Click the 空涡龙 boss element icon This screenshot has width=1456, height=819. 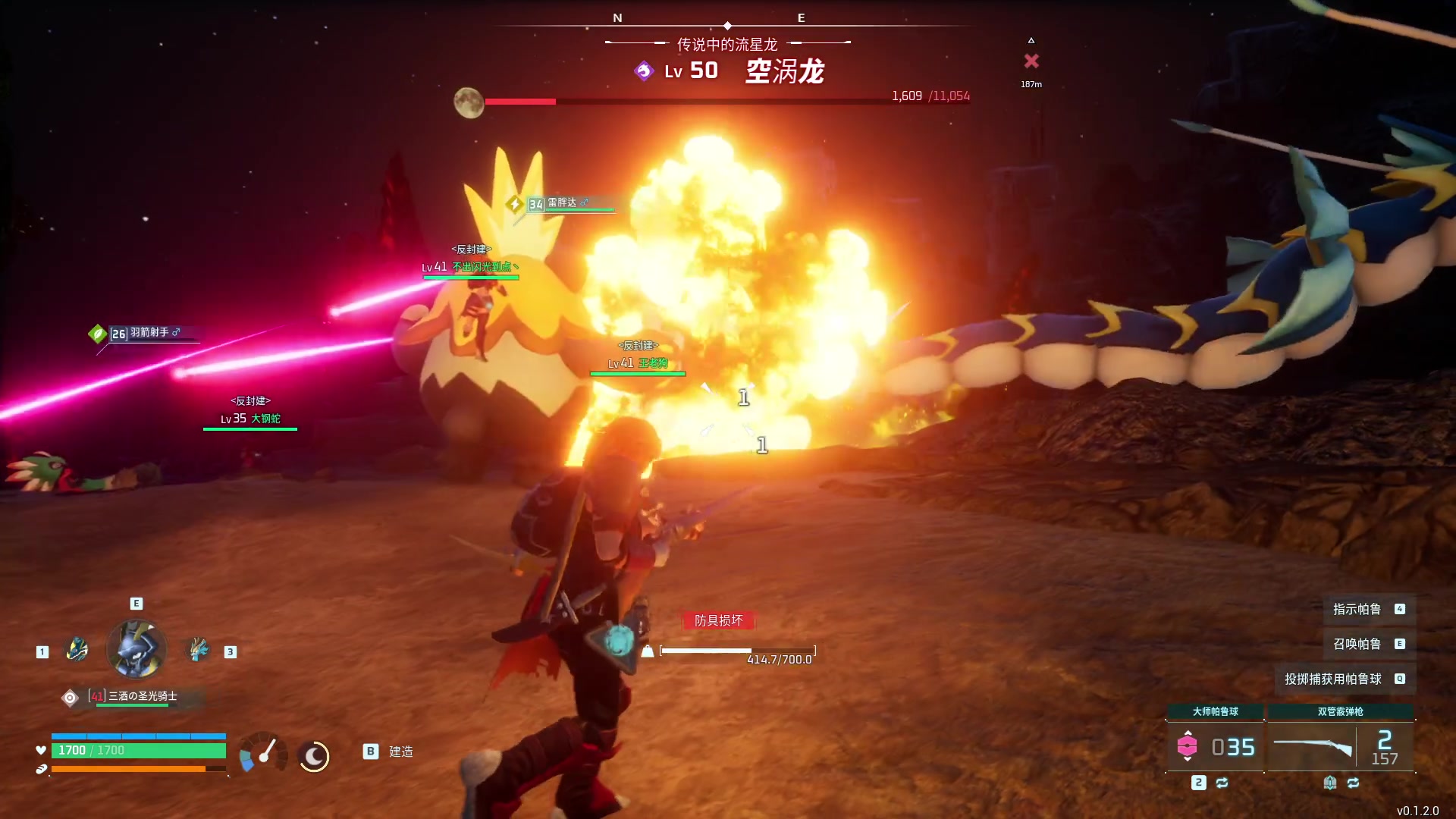coord(644,71)
